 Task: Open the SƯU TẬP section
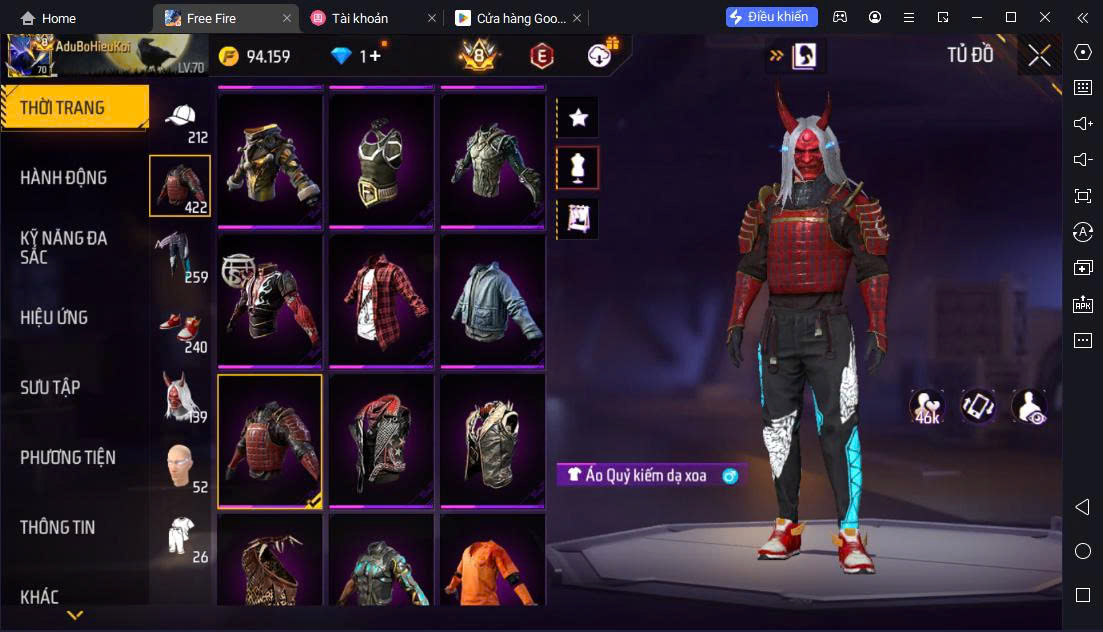coord(51,388)
